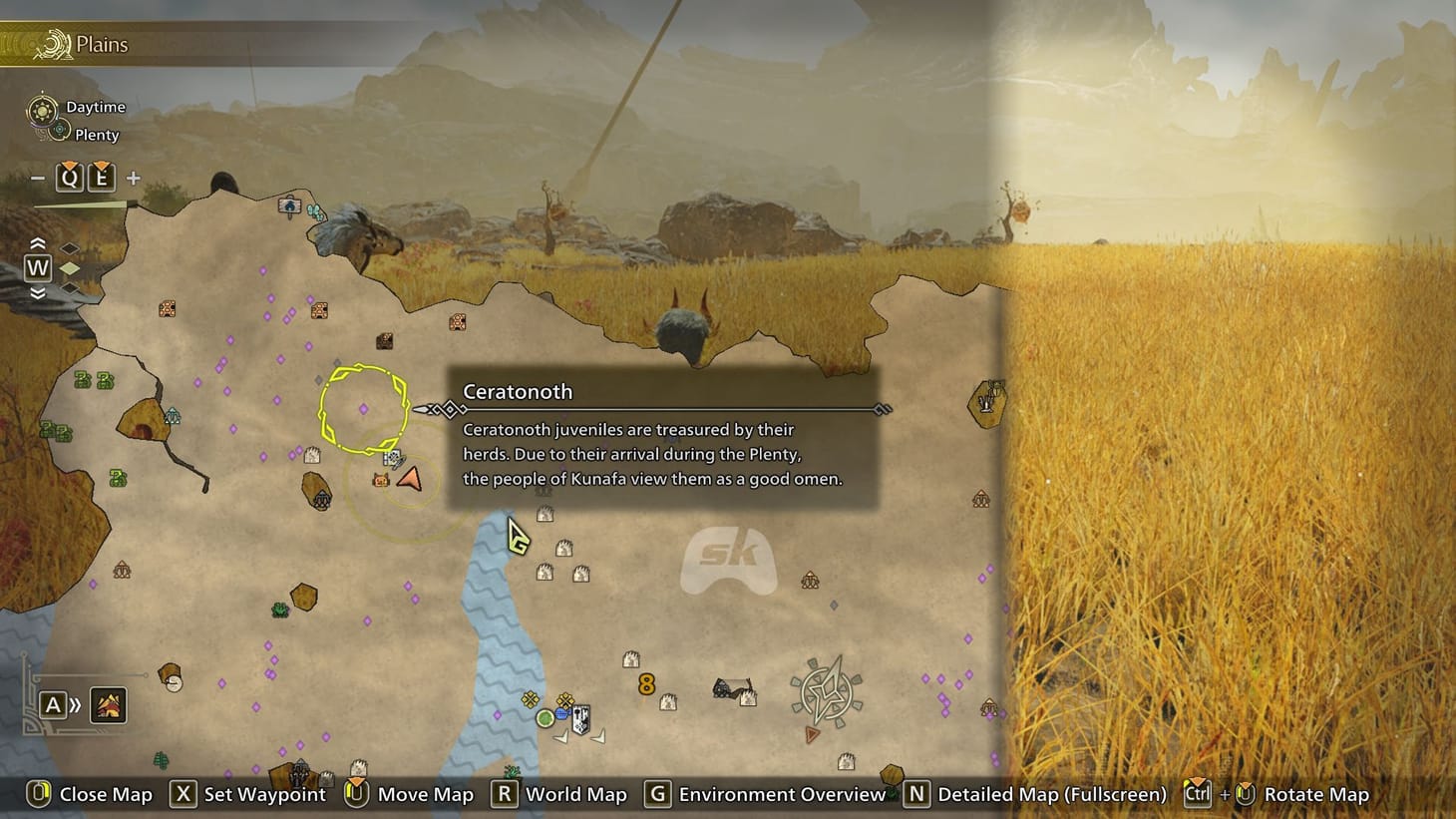The width and height of the screenshot is (1456, 819).
Task: Click the green gathering point icon near the pond
Action: [545, 717]
